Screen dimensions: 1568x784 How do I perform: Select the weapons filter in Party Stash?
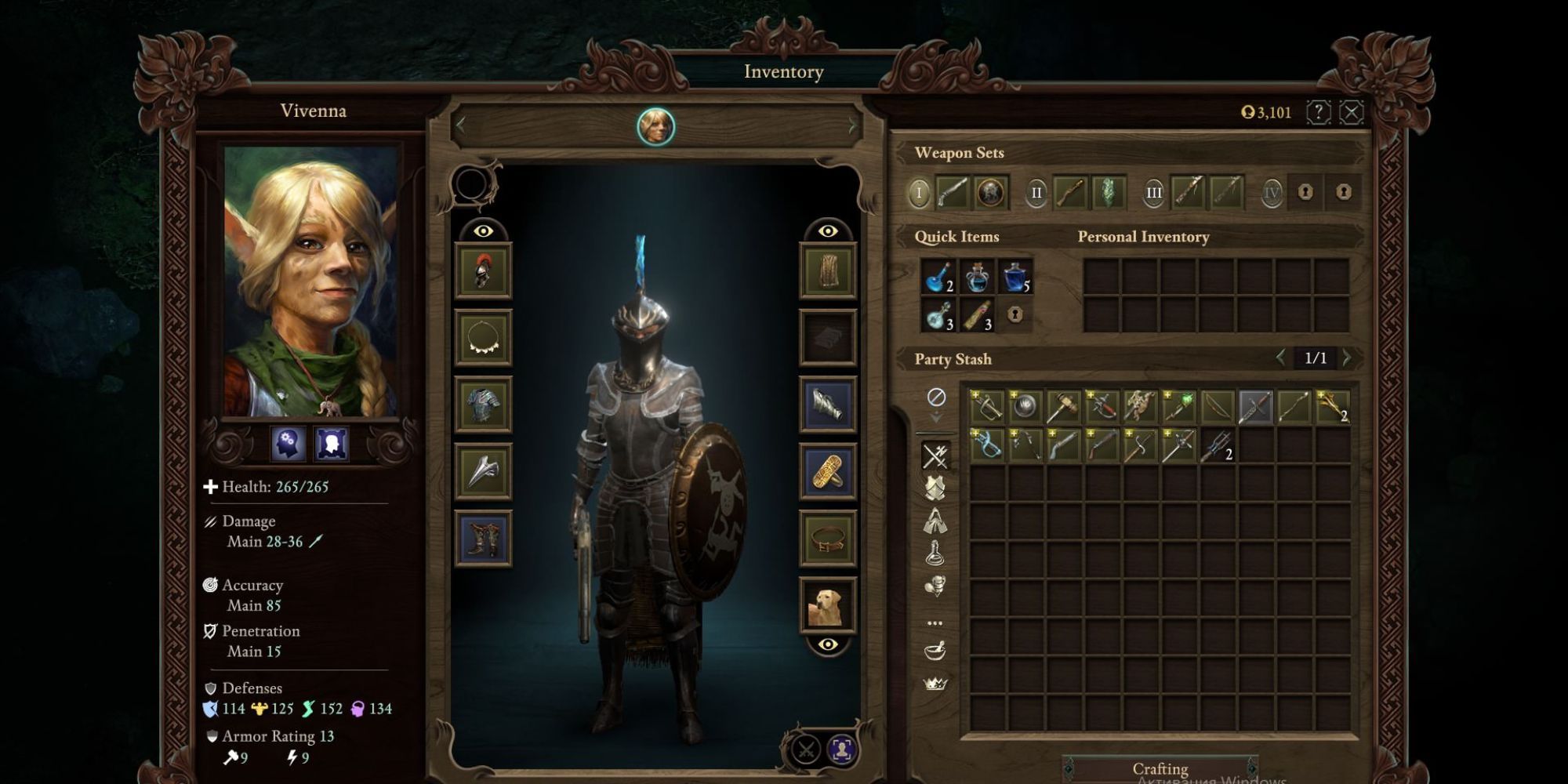[933, 452]
